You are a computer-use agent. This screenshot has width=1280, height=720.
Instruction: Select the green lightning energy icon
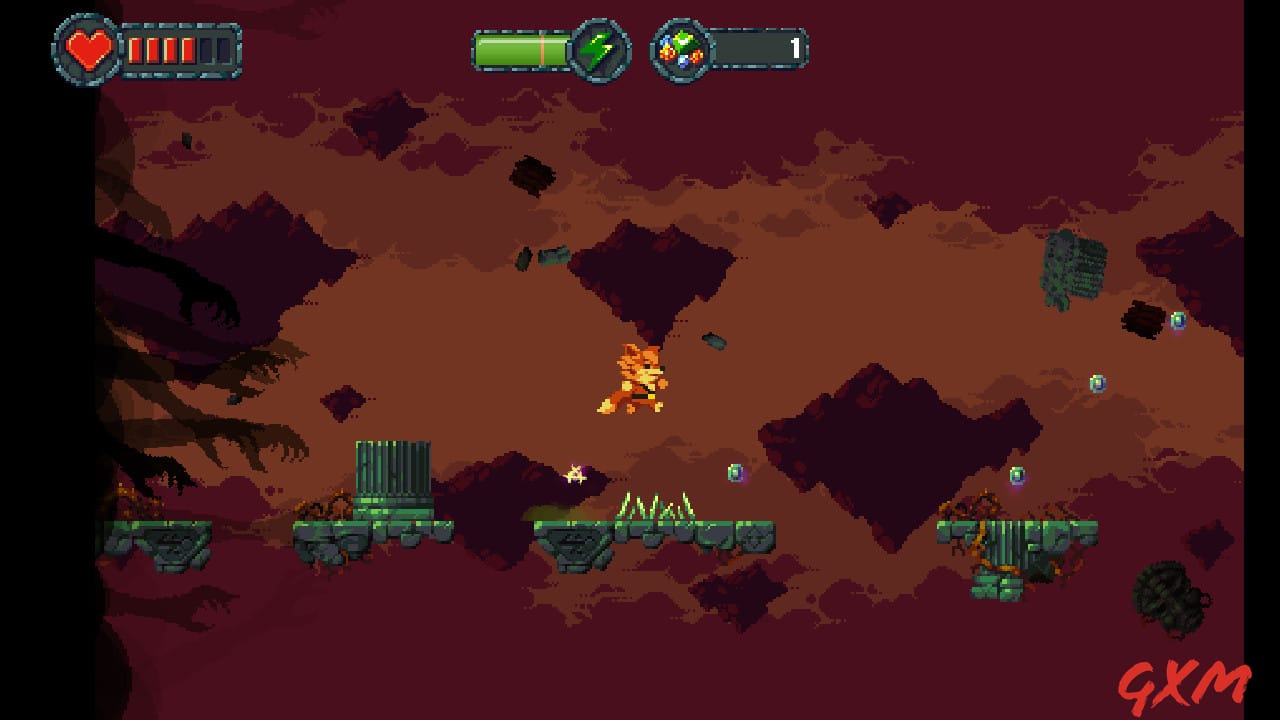pyautogui.click(x=599, y=47)
